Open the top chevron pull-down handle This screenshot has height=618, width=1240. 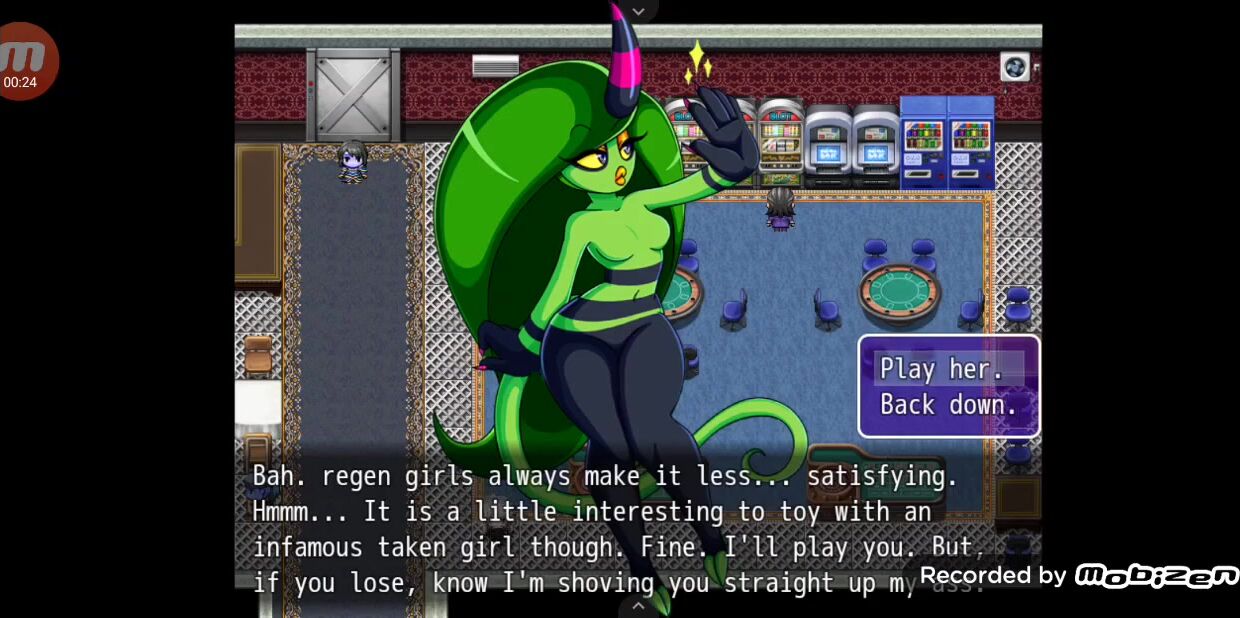638,10
